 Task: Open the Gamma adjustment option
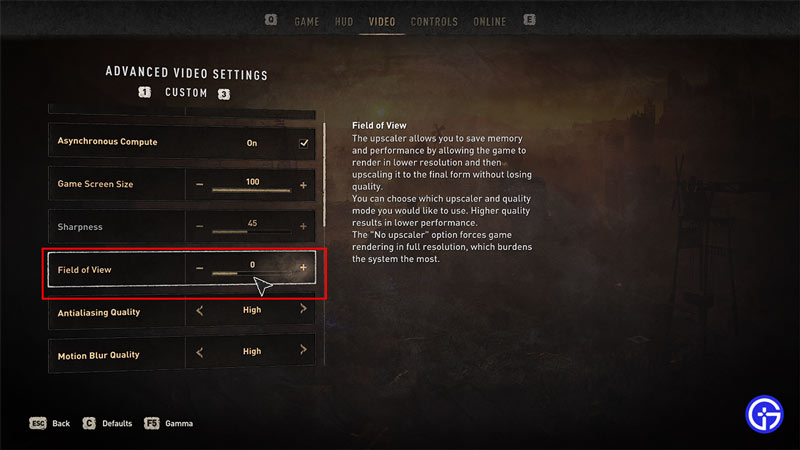pos(172,423)
